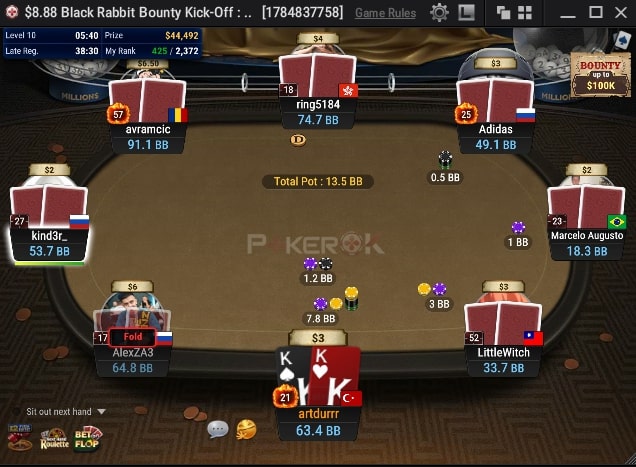Close the poker table window
This screenshot has width=636, height=467.
pyautogui.click(x=621, y=12)
